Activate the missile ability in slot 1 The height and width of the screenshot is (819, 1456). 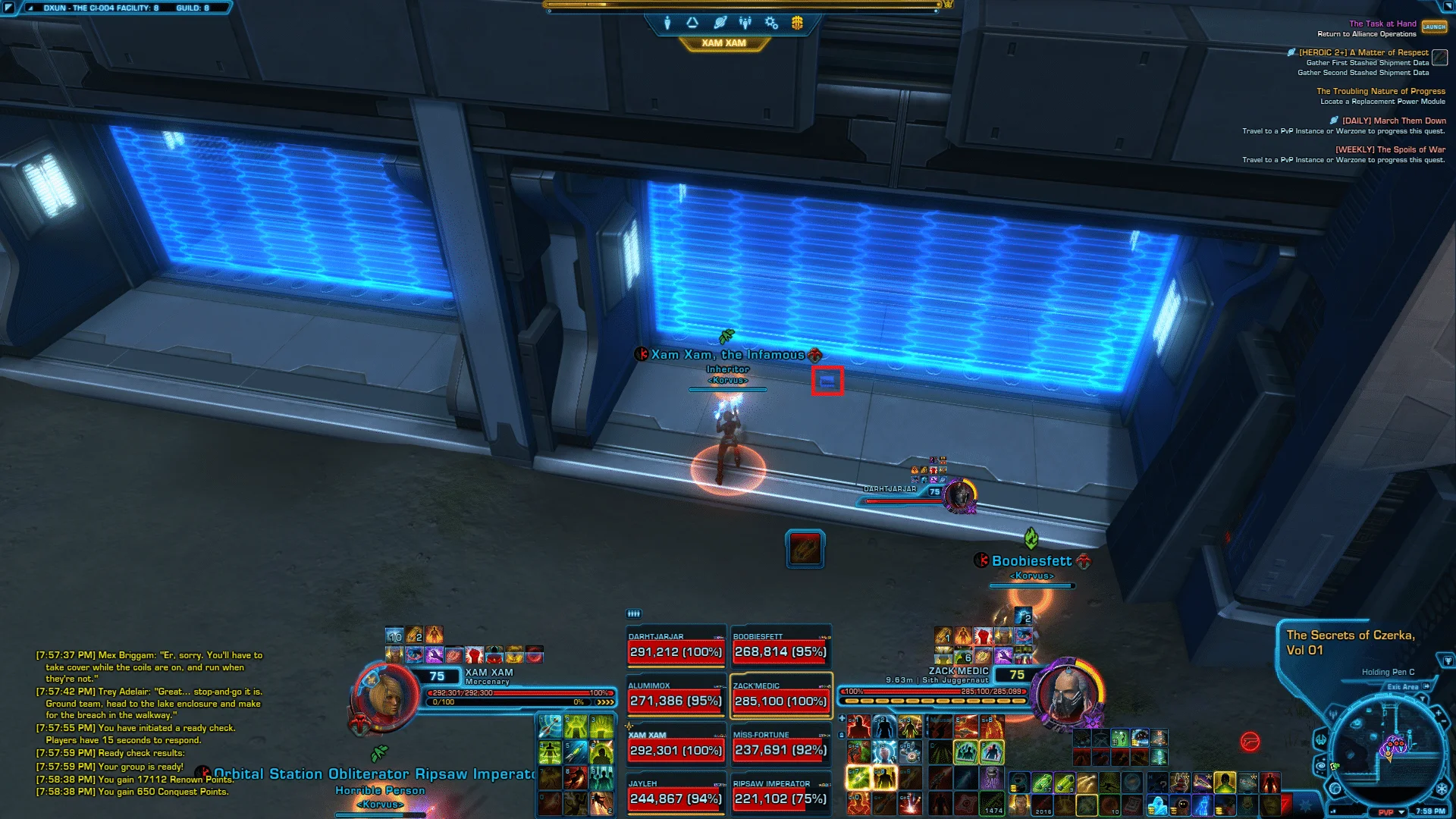point(550,726)
